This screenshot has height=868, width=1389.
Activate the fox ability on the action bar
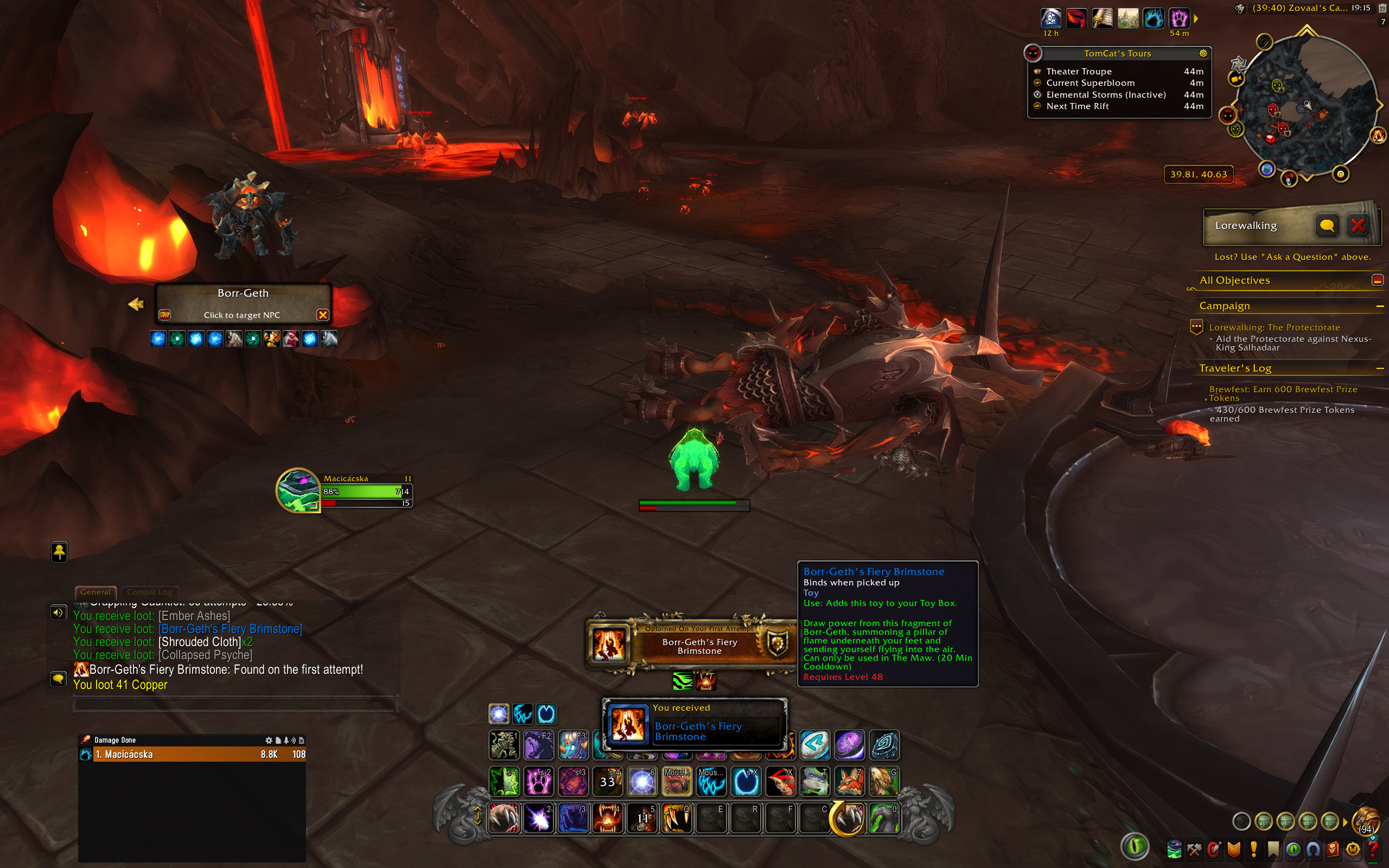click(x=849, y=781)
